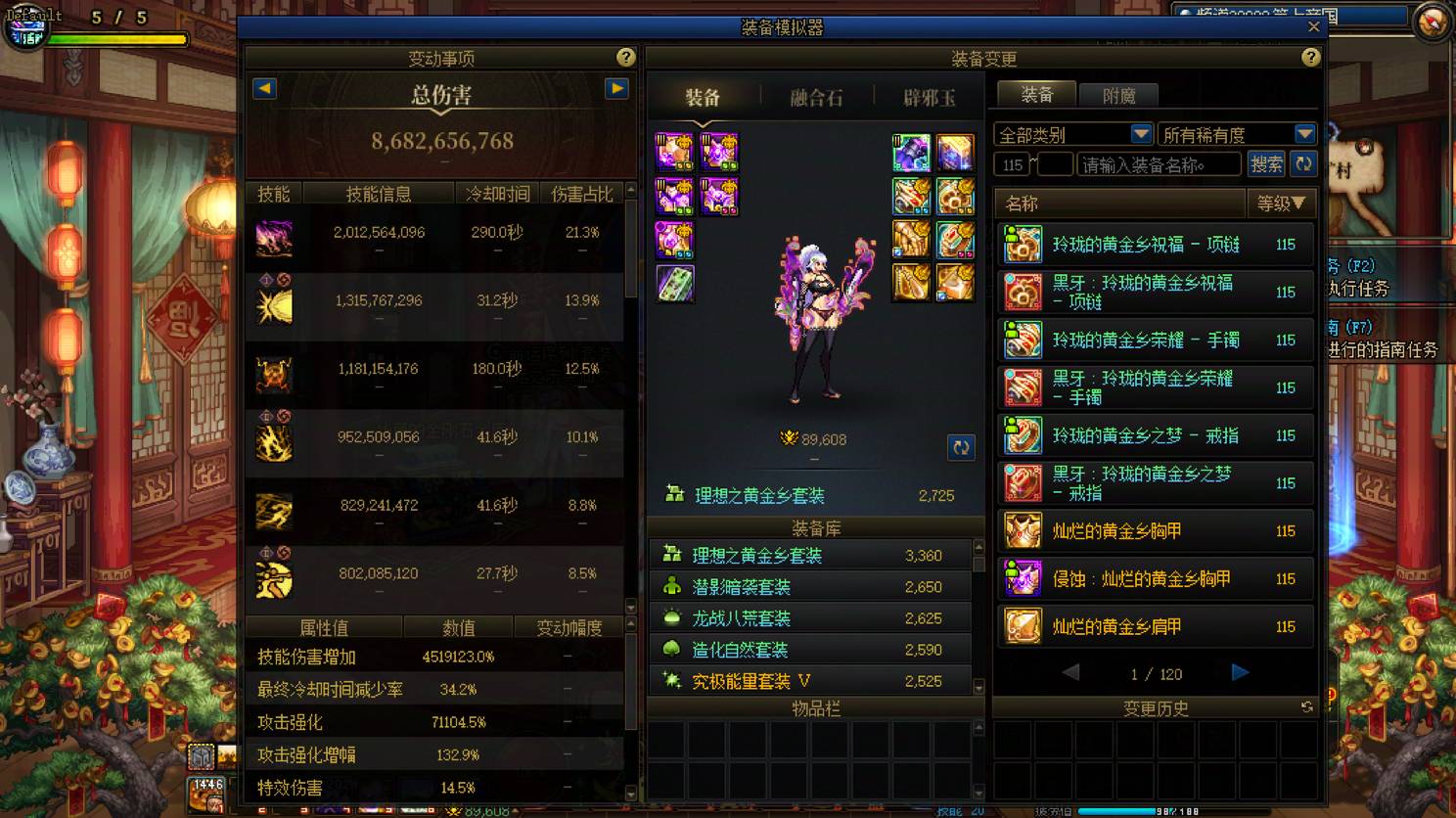Image resolution: width=1456 pixels, height=818 pixels.
Task: Click the refresh icon below character model
Action: pyautogui.click(x=961, y=447)
